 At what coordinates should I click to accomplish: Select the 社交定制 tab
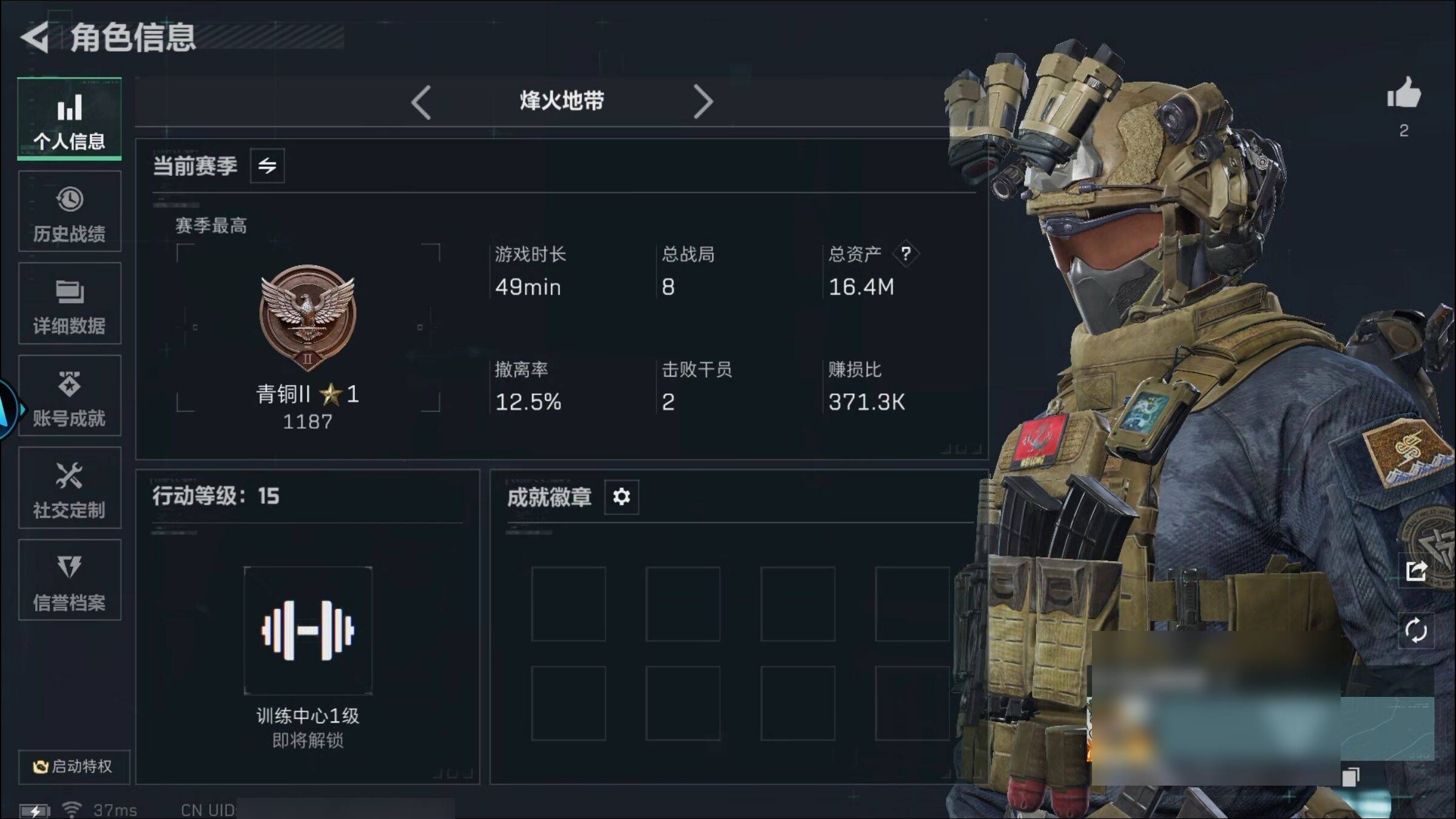(x=69, y=488)
